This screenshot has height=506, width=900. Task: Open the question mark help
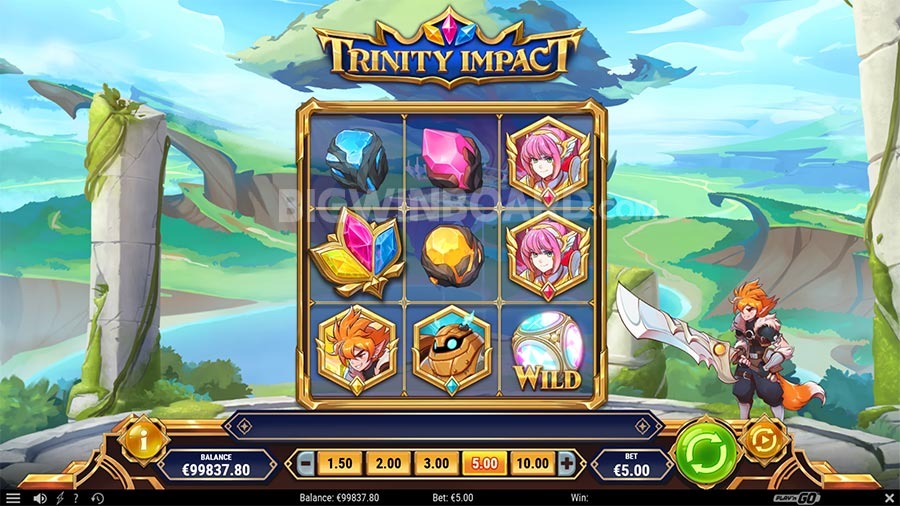[76, 497]
